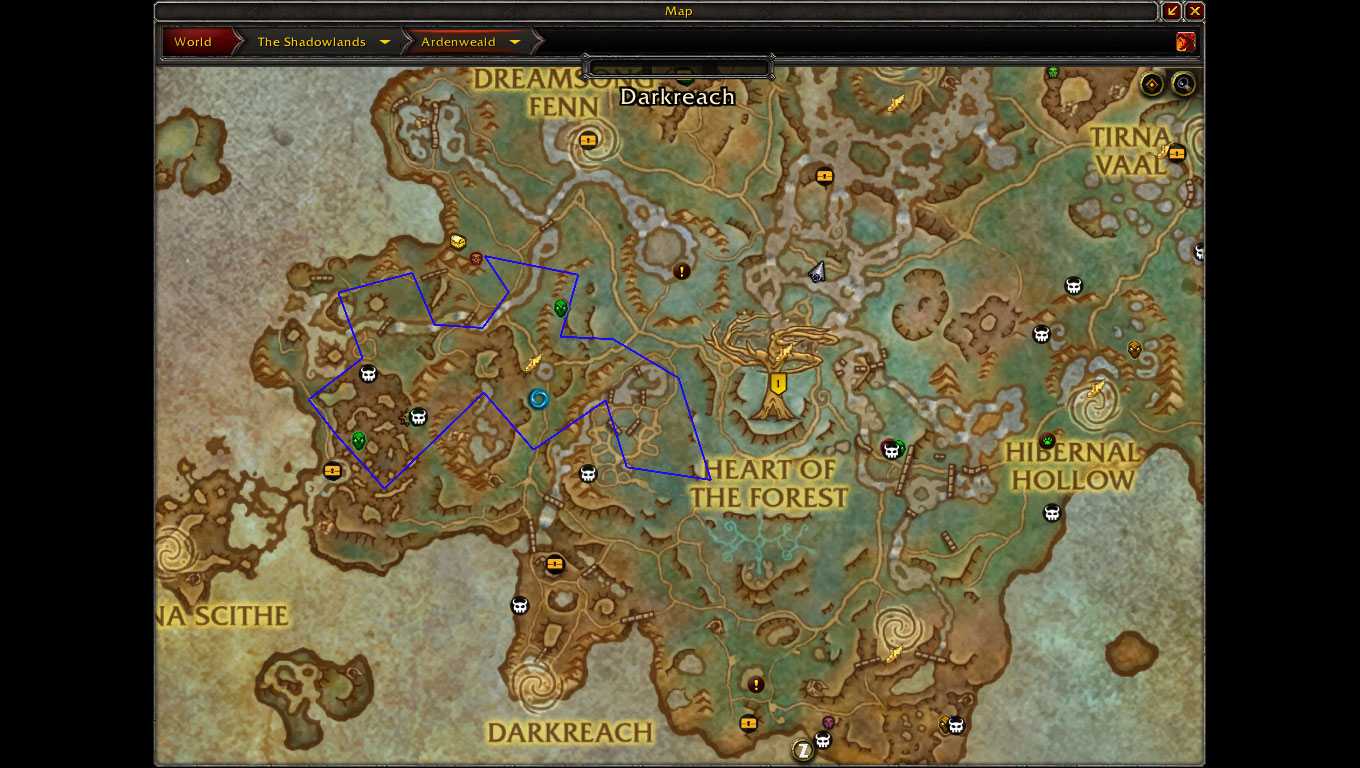
Task: Minimize the map with the arrow button
Action: (x=1172, y=11)
